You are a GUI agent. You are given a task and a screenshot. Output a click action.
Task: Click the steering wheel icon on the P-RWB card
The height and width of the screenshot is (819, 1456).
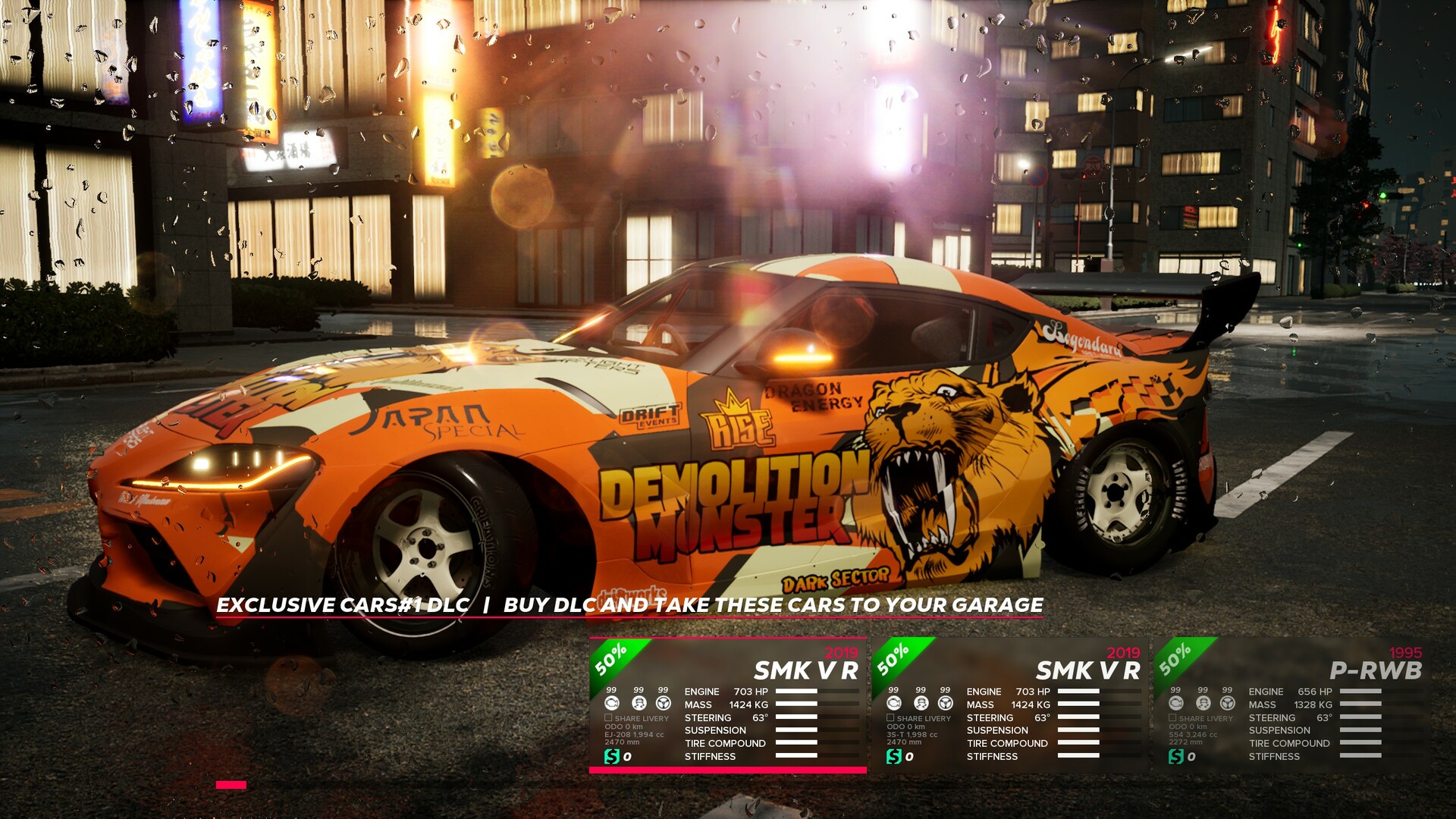pyautogui.click(x=1227, y=703)
